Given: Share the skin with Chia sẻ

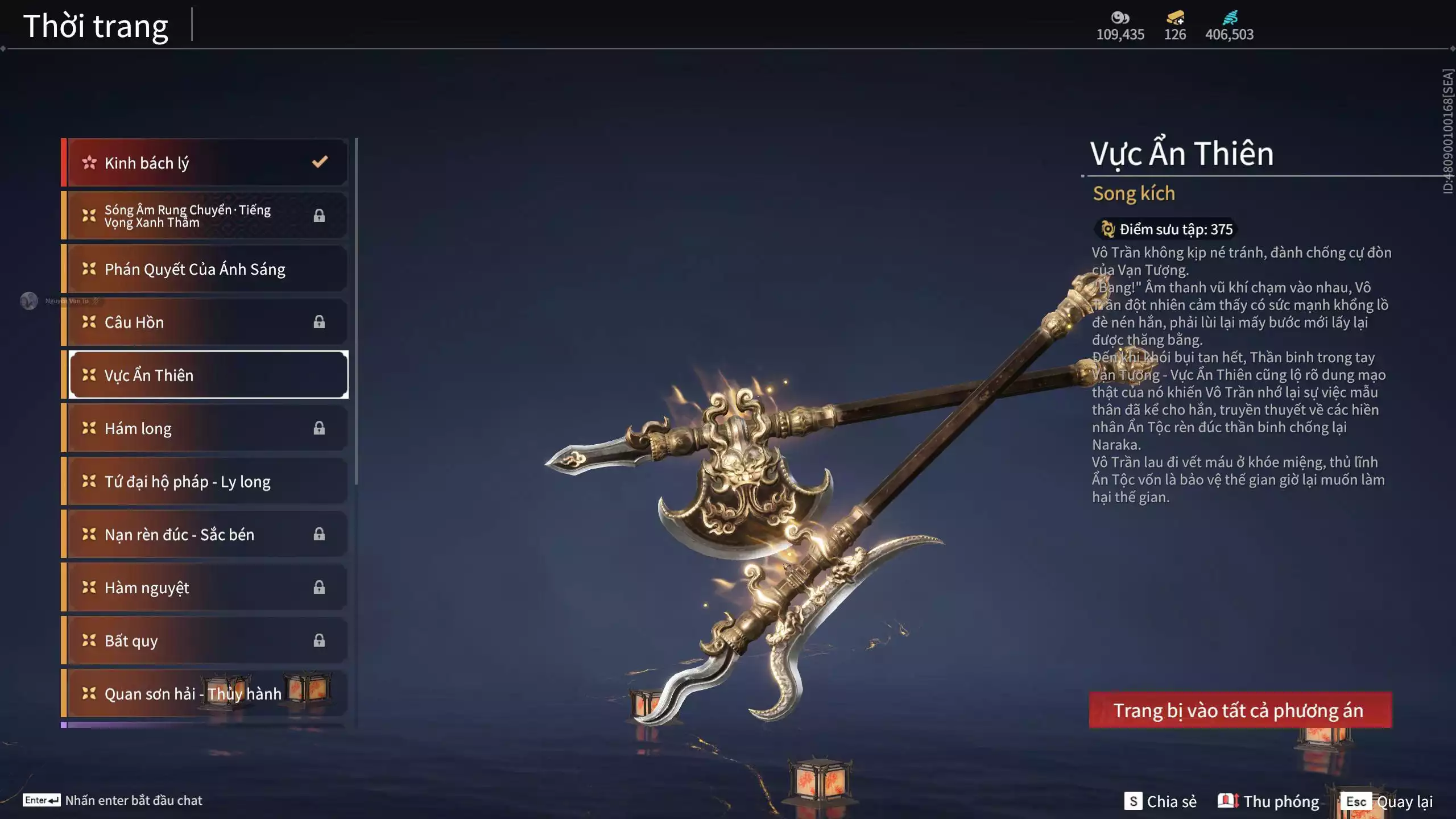Looking at the screenshot, I should tap(1160, 801).
